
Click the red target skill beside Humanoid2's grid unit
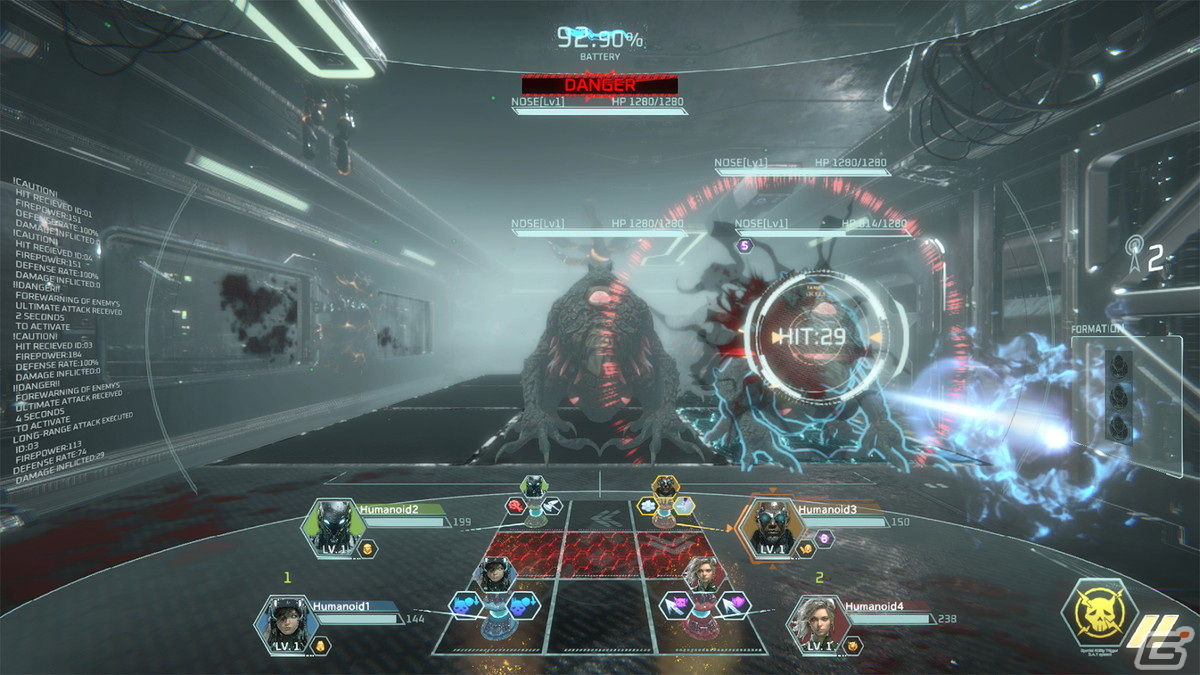click(516, 506)
